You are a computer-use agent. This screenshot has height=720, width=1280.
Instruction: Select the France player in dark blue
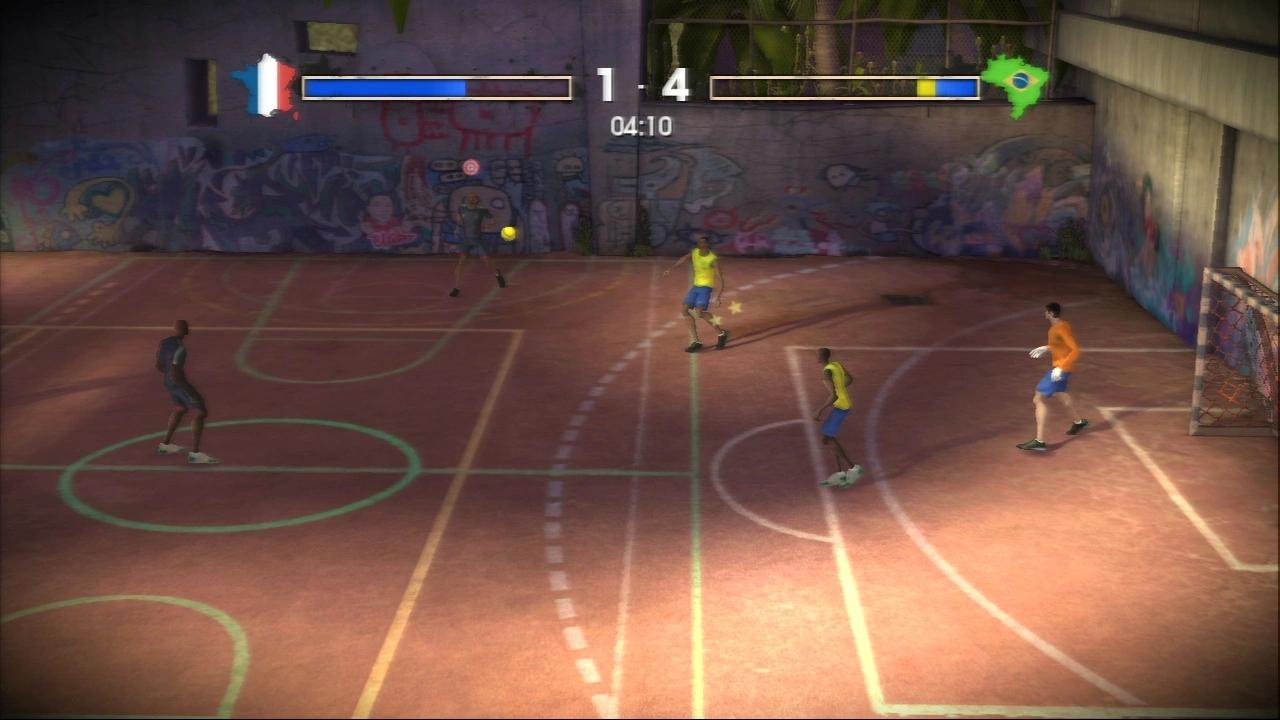(x=183, y=390)
